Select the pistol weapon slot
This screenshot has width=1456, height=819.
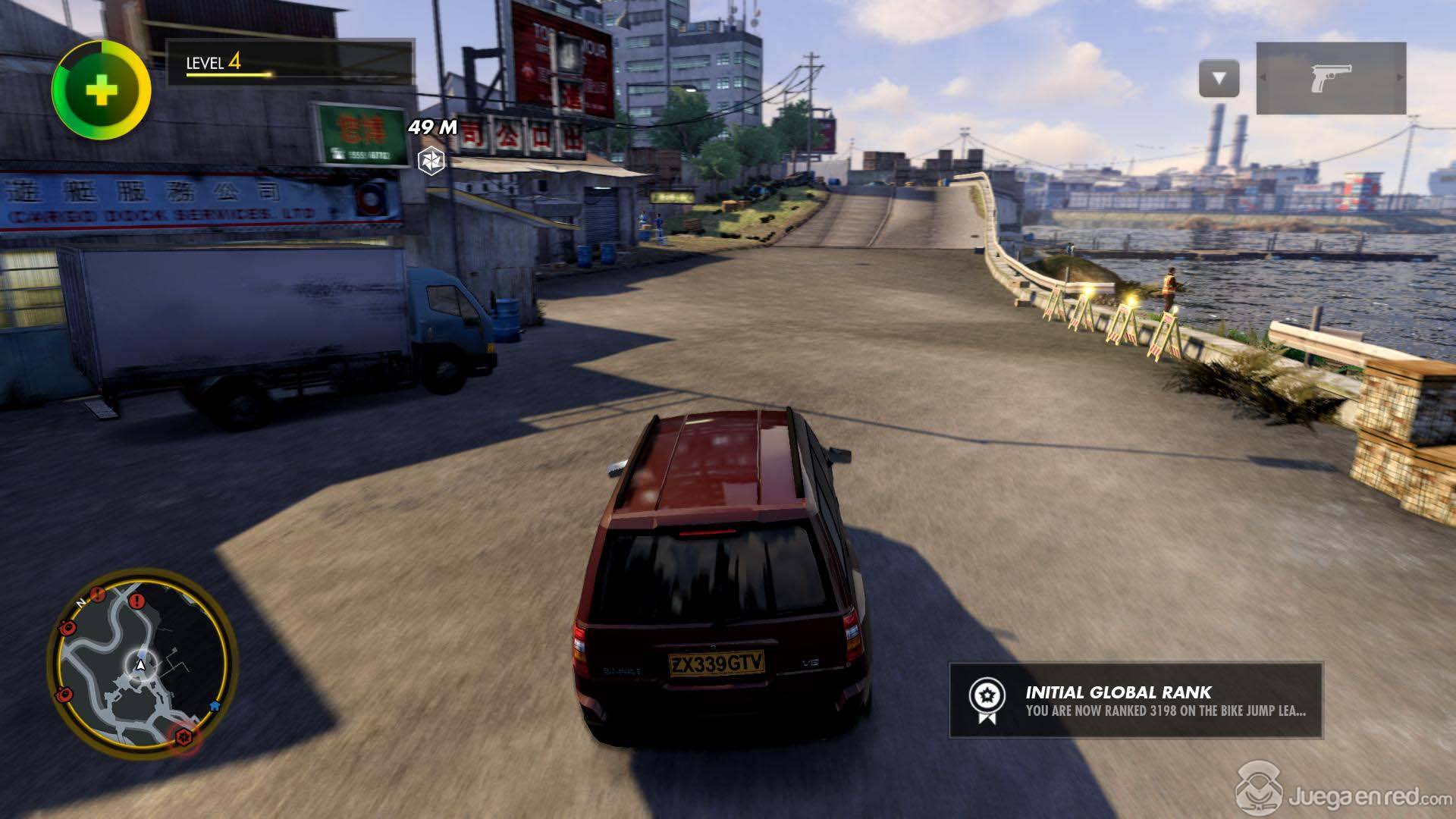point(1331,78)
